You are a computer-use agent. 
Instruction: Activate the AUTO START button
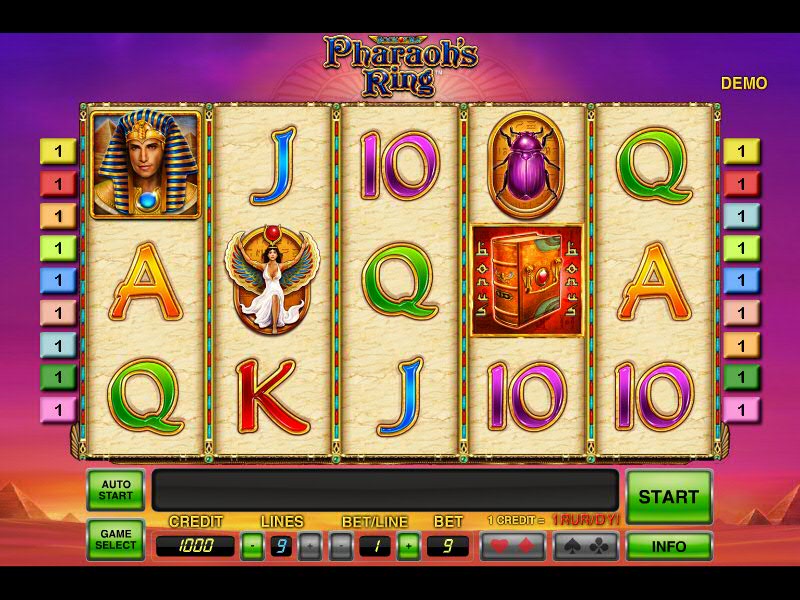pyautogui.click(x=116, y=491)
